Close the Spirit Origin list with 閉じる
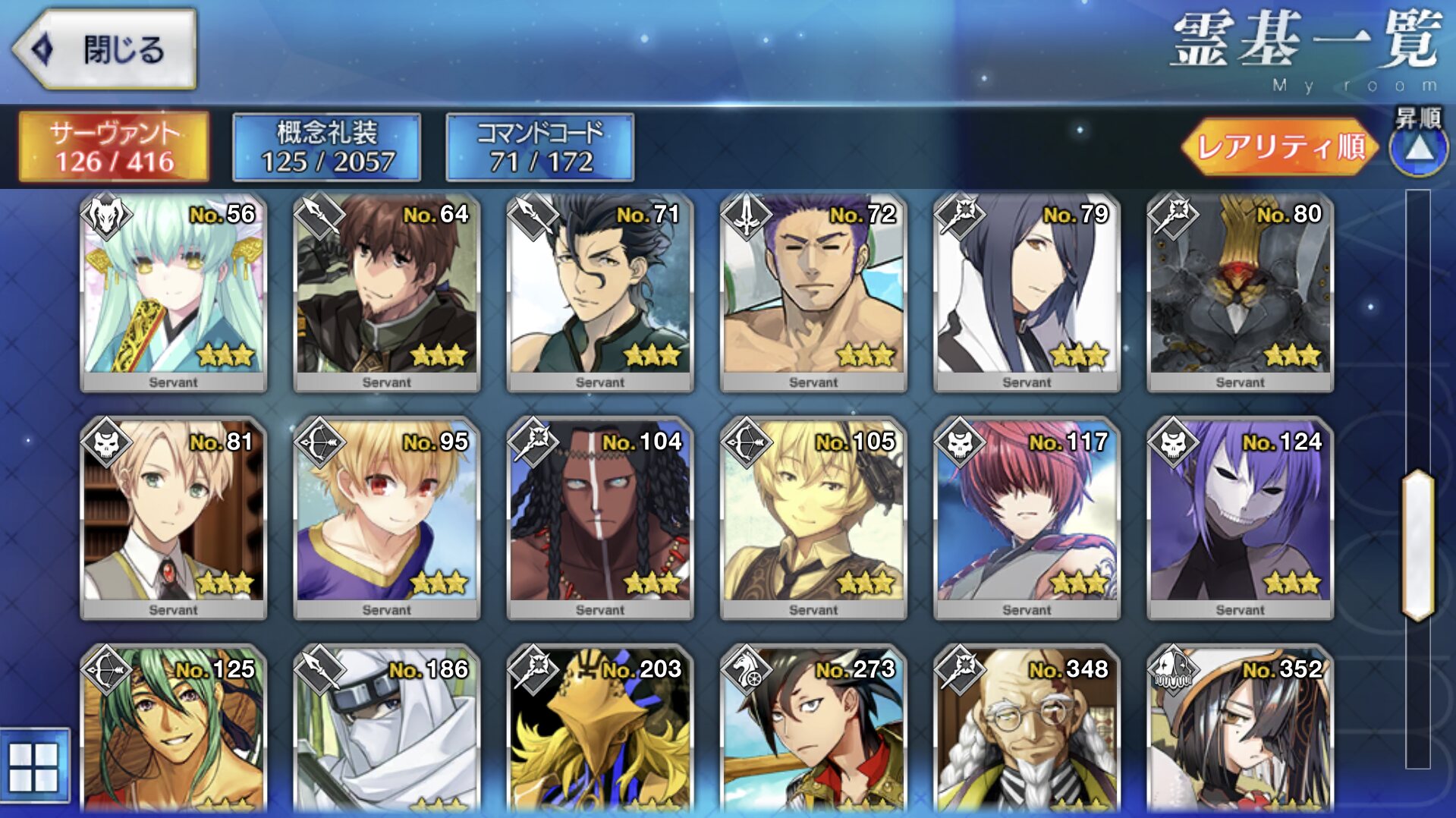This screenshot has height=818, width=1456. click(105, 50)
